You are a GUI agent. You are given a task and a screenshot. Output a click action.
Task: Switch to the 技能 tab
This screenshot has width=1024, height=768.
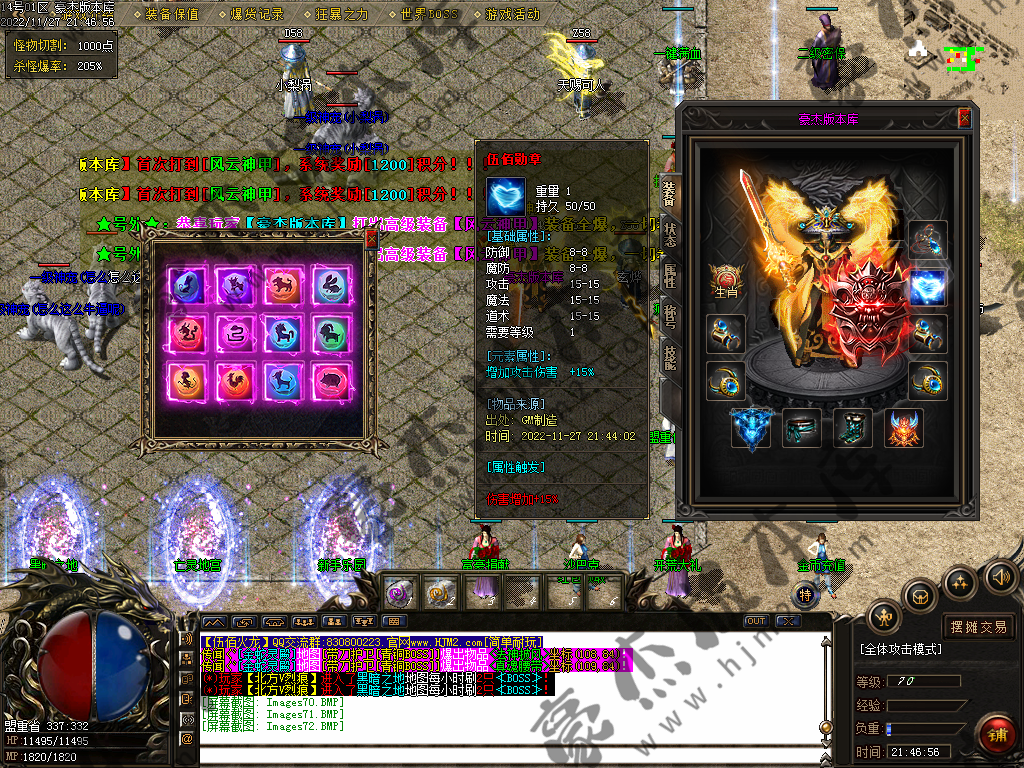[x=670, y=357]
